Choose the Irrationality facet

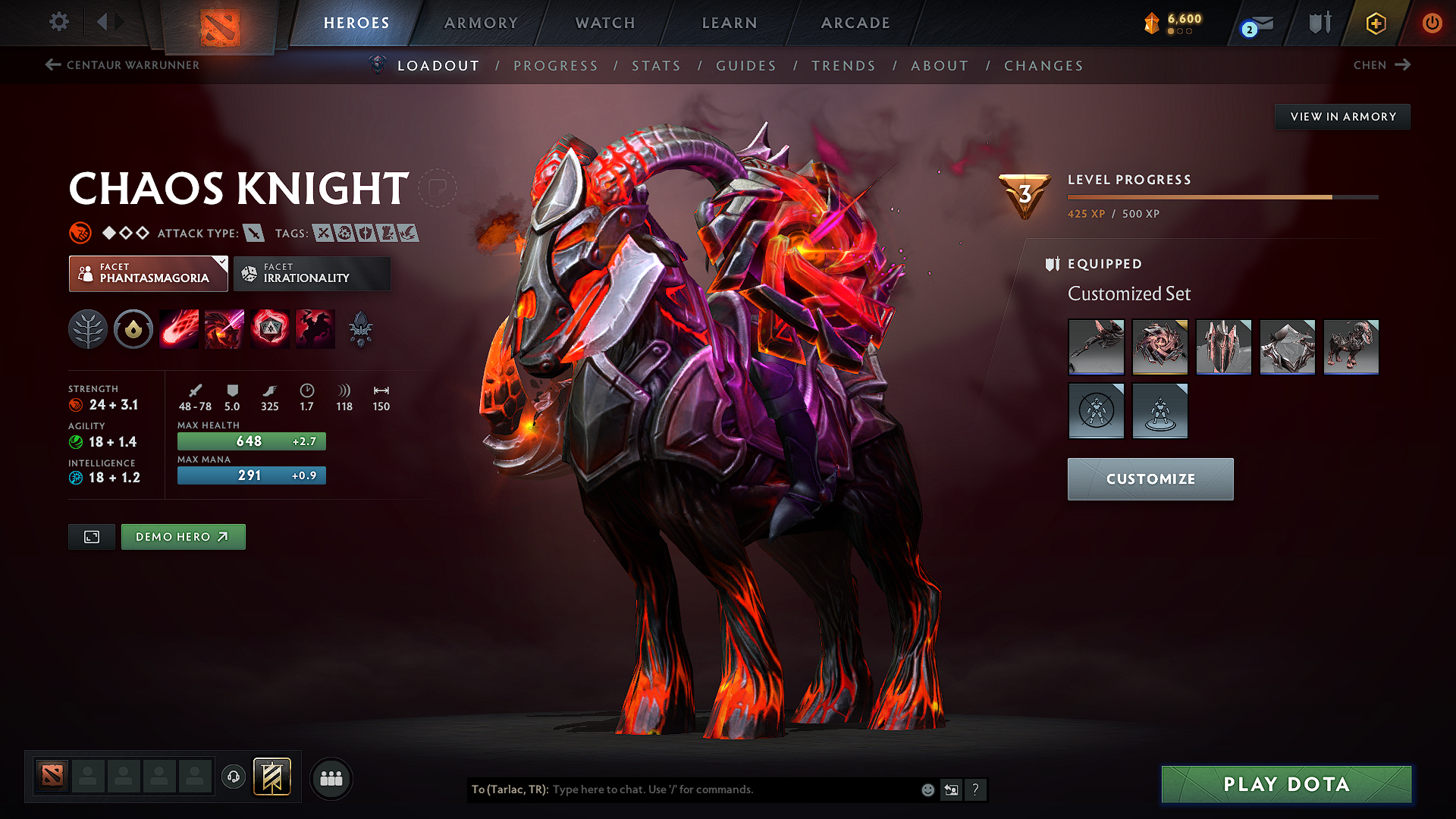312,273
